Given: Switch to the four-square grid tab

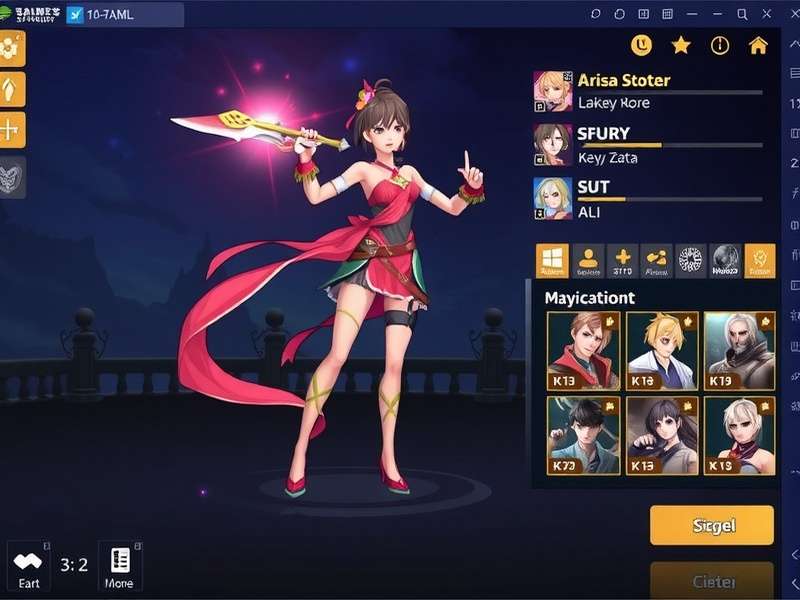Looking at the screenshot, I should (552, 260).
